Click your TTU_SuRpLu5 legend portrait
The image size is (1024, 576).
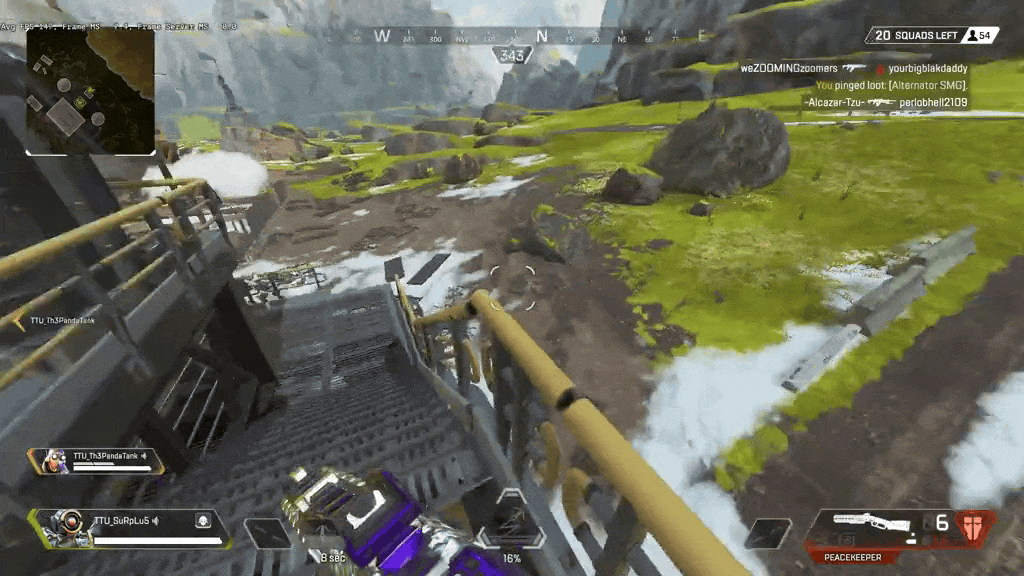(x=61, y=525)
